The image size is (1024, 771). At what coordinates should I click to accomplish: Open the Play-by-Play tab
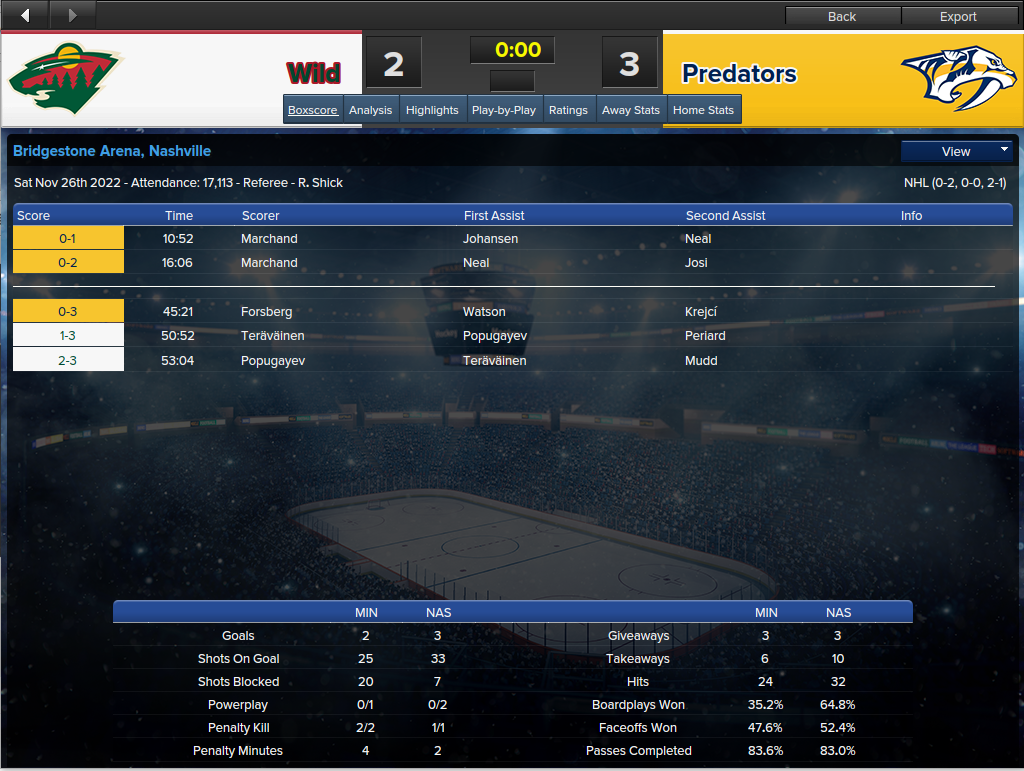(x=504, y=110)
